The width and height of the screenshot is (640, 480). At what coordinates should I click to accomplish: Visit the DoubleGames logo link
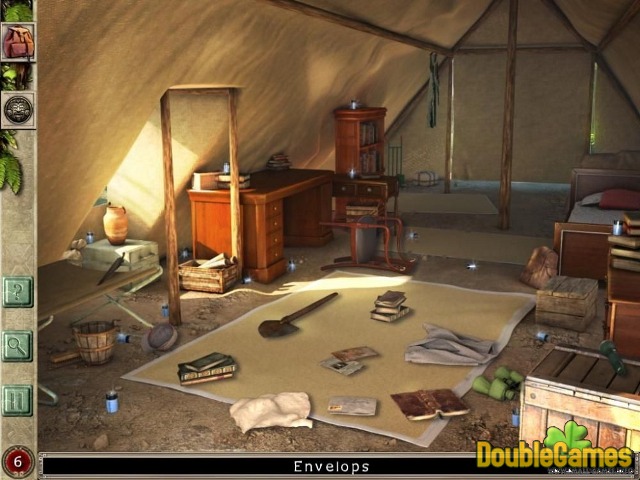point(556,452)
